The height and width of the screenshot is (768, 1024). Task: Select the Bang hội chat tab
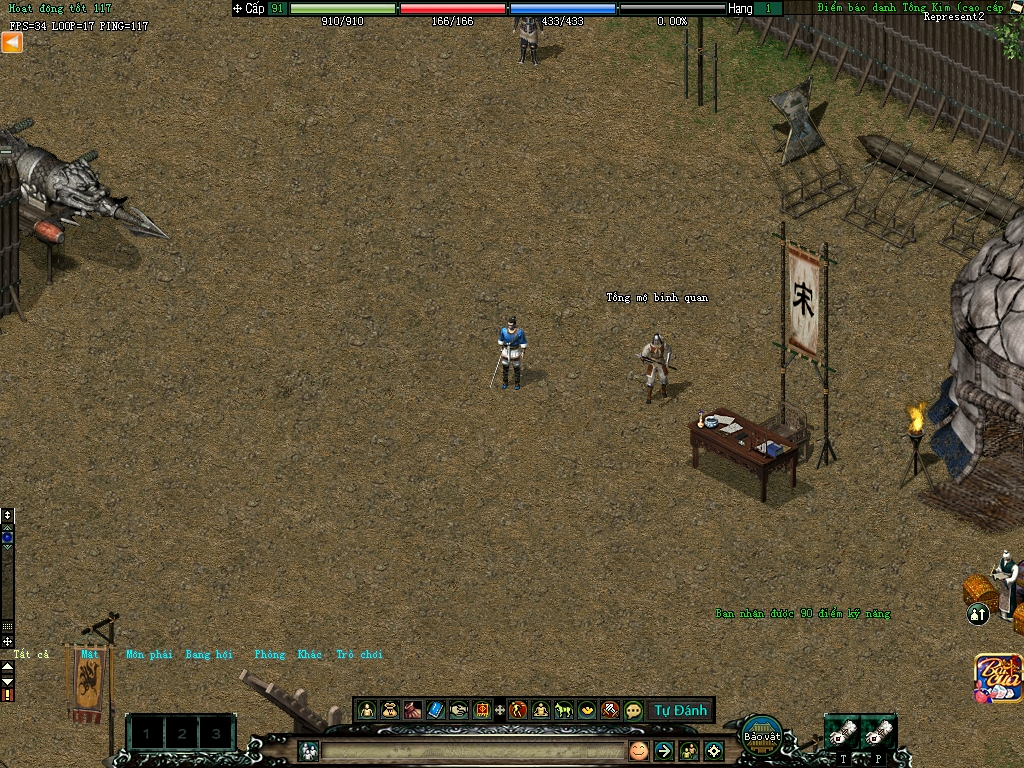pyautogui.click(x=209, y=654)
